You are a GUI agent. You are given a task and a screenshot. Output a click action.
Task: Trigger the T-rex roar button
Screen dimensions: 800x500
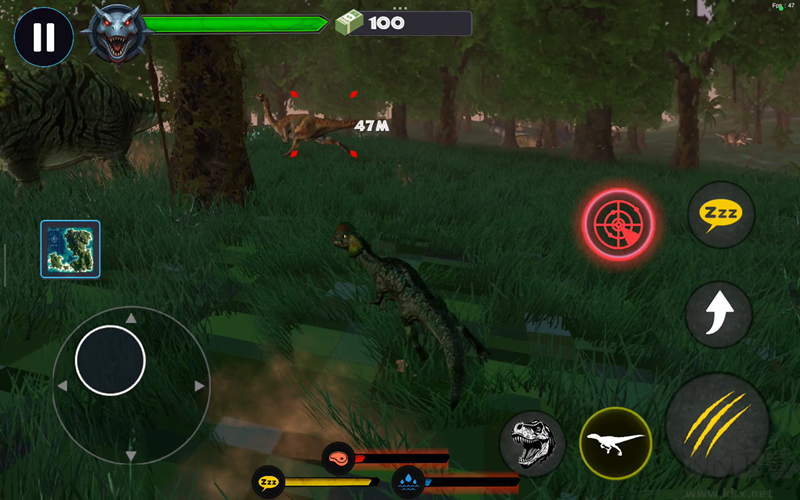click(532, 443)
